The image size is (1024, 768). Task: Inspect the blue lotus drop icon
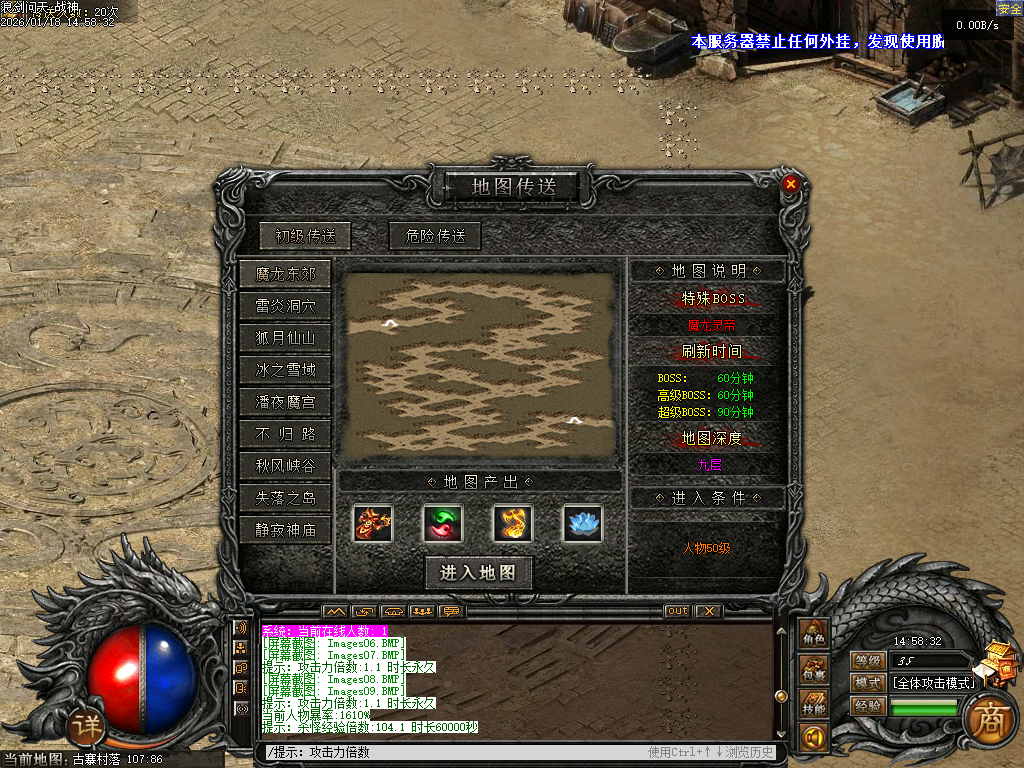582,523
